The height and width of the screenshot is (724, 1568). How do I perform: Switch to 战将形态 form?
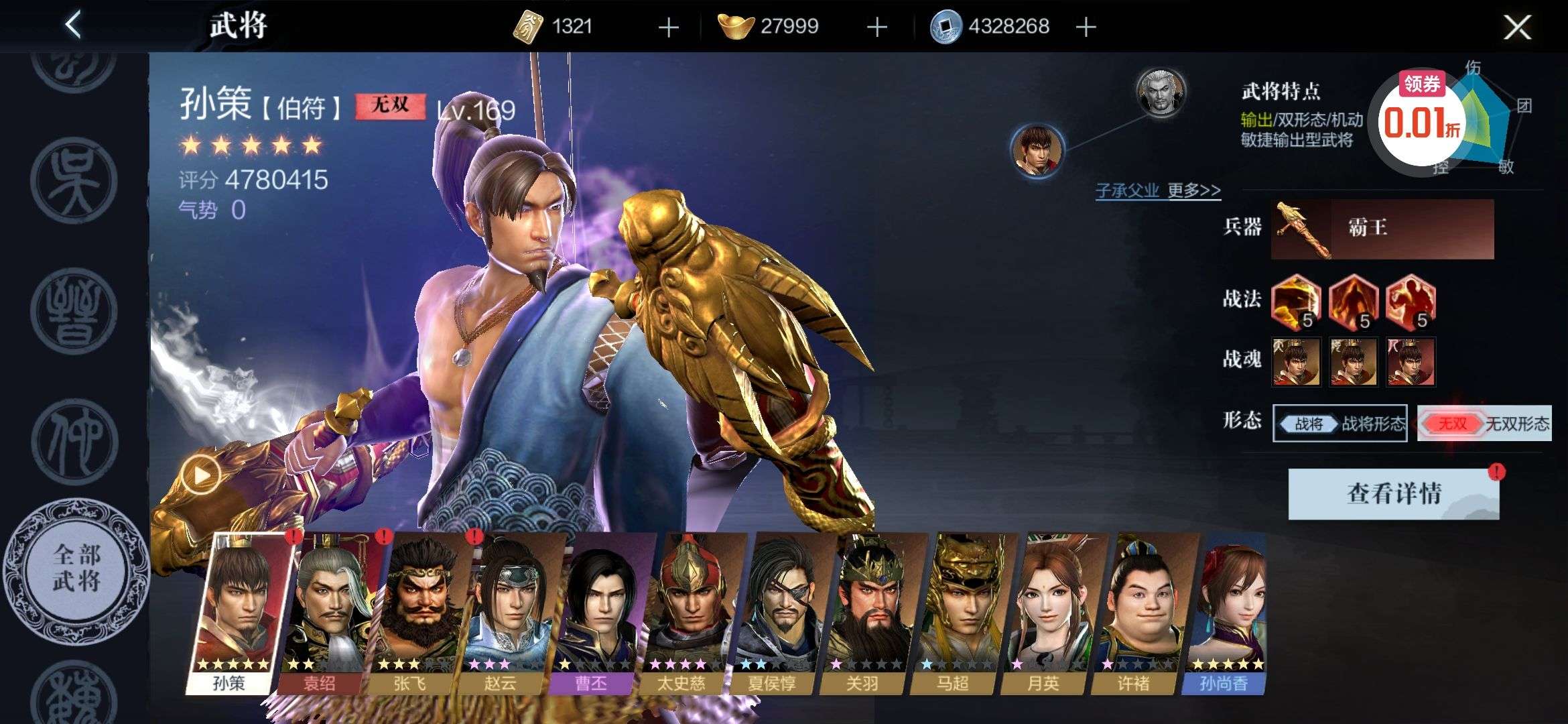(x=1340, y=424)
